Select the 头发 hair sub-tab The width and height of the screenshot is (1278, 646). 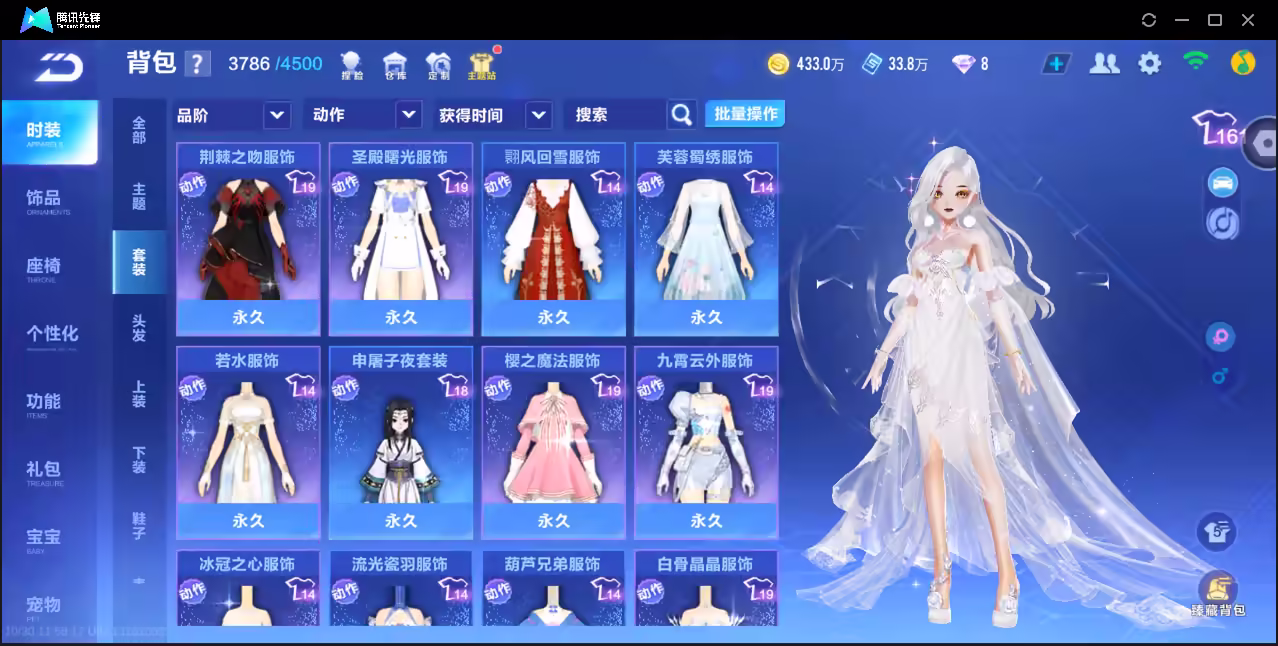pyautogui.click(x=139, y=327)
